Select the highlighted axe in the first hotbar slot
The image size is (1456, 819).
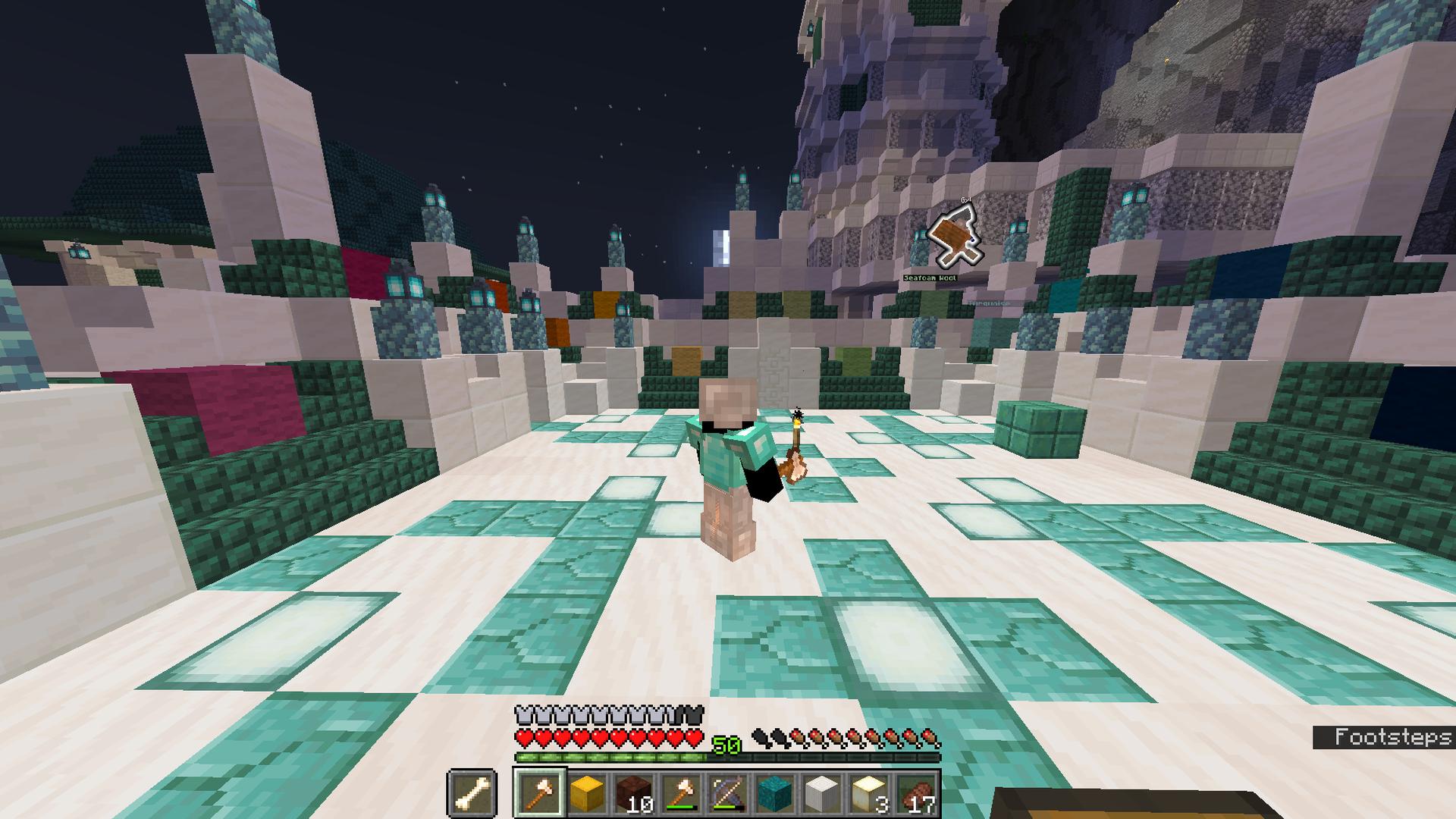(x=539, y=794)
